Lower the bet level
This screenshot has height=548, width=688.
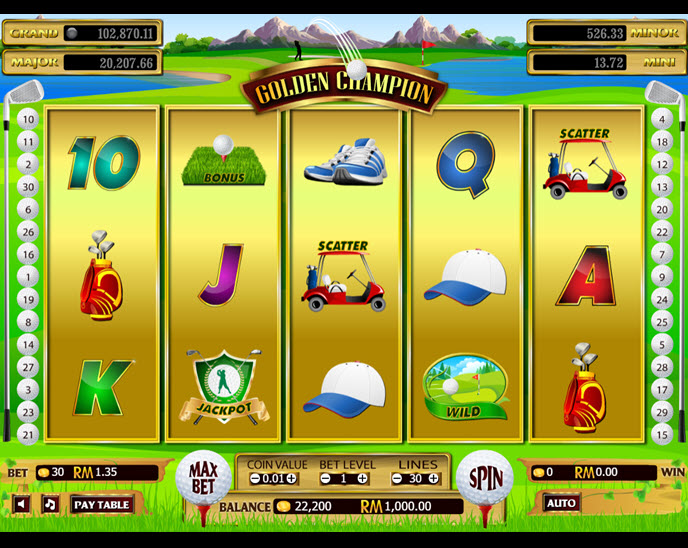coord(327,478)
